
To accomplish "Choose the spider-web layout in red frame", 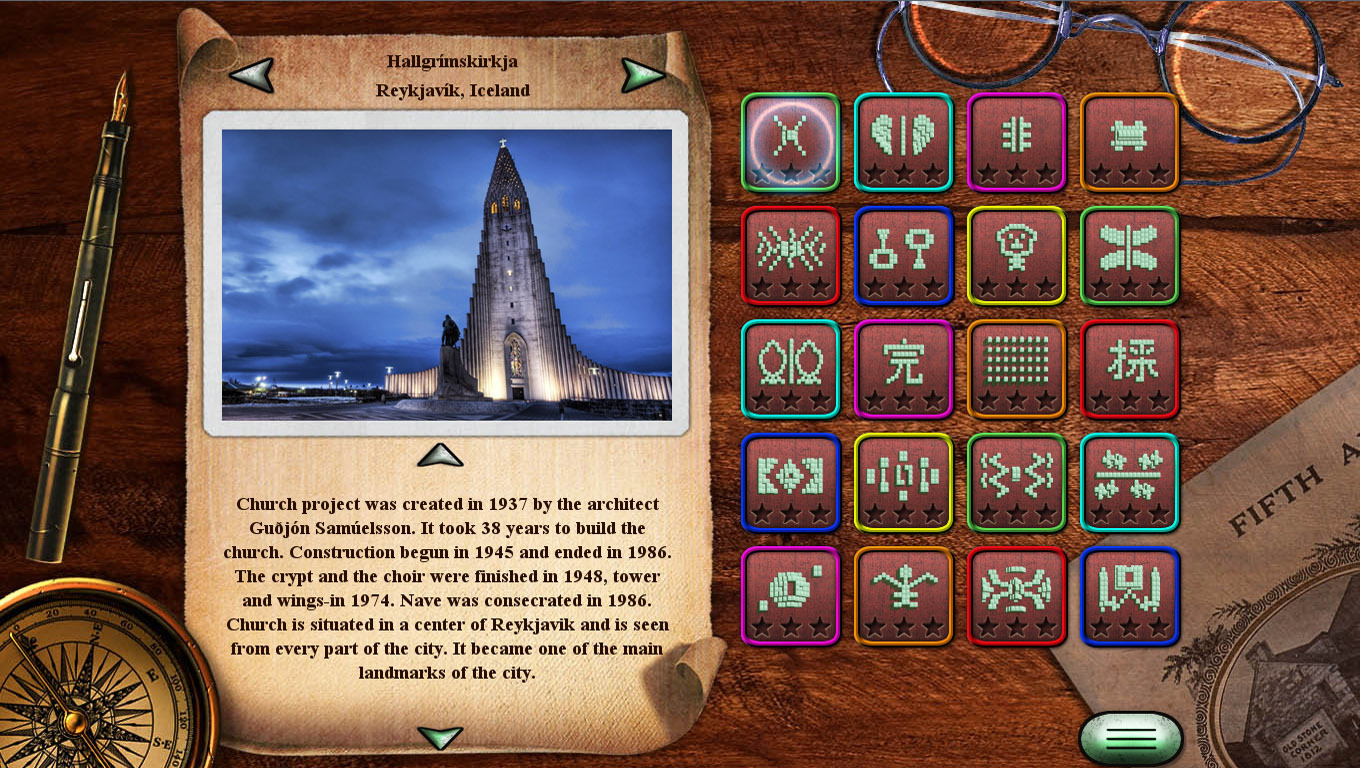I will [790, 254].
